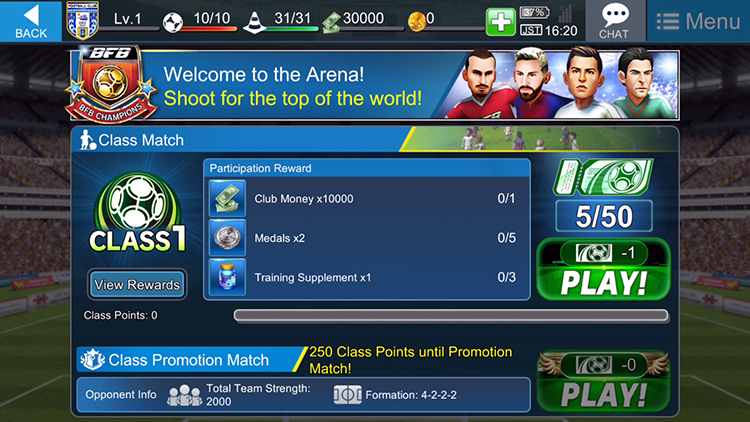Select the Training Supplement x1 reward row
The height and width of the screenshot is (422, 750).
[366, 277]
